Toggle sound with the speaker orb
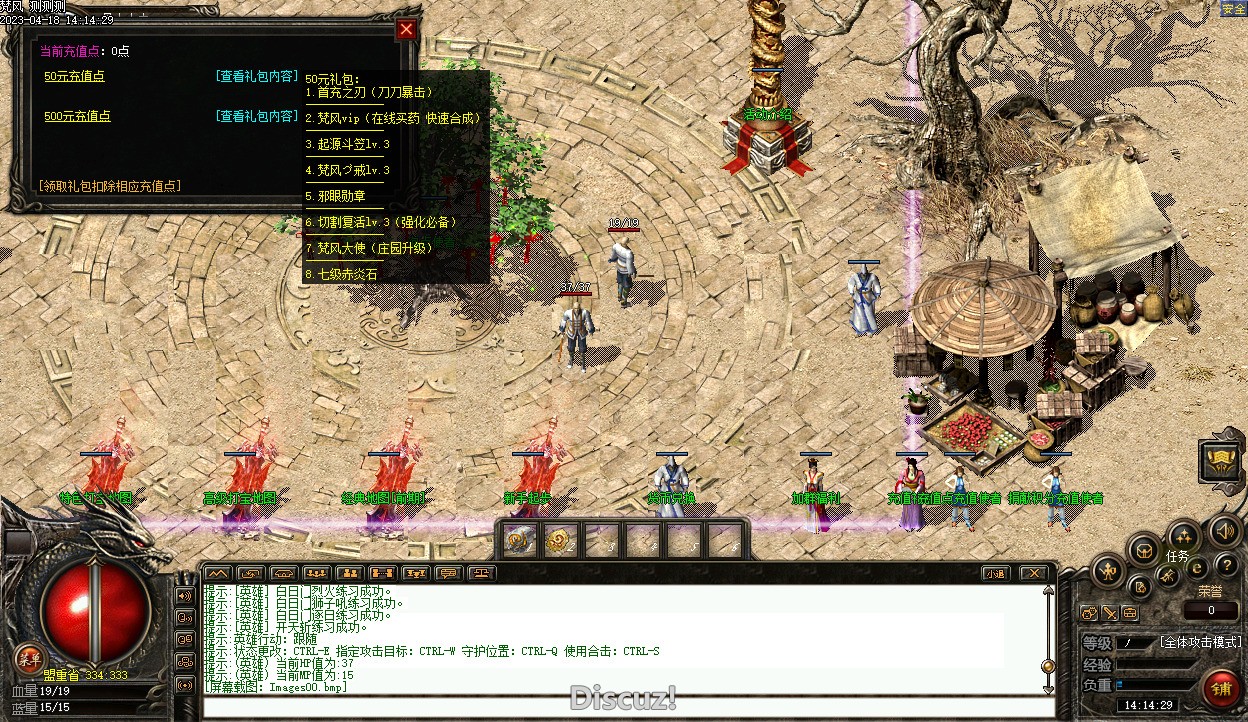The width and height of the screenshot is (1248, 722). pyautogui.click(x=1225, y=531)
